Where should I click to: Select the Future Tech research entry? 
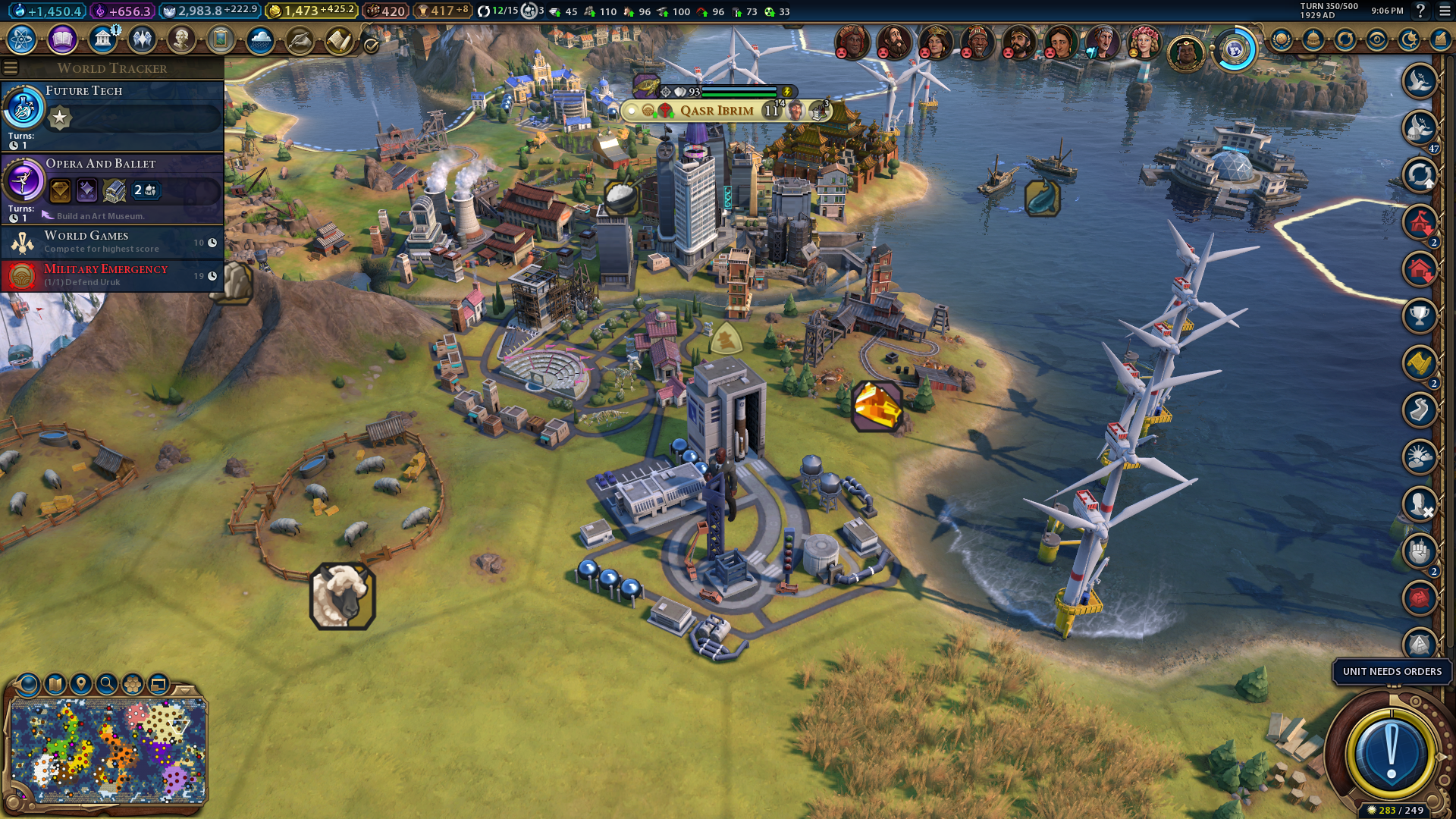tap(114, 115)
